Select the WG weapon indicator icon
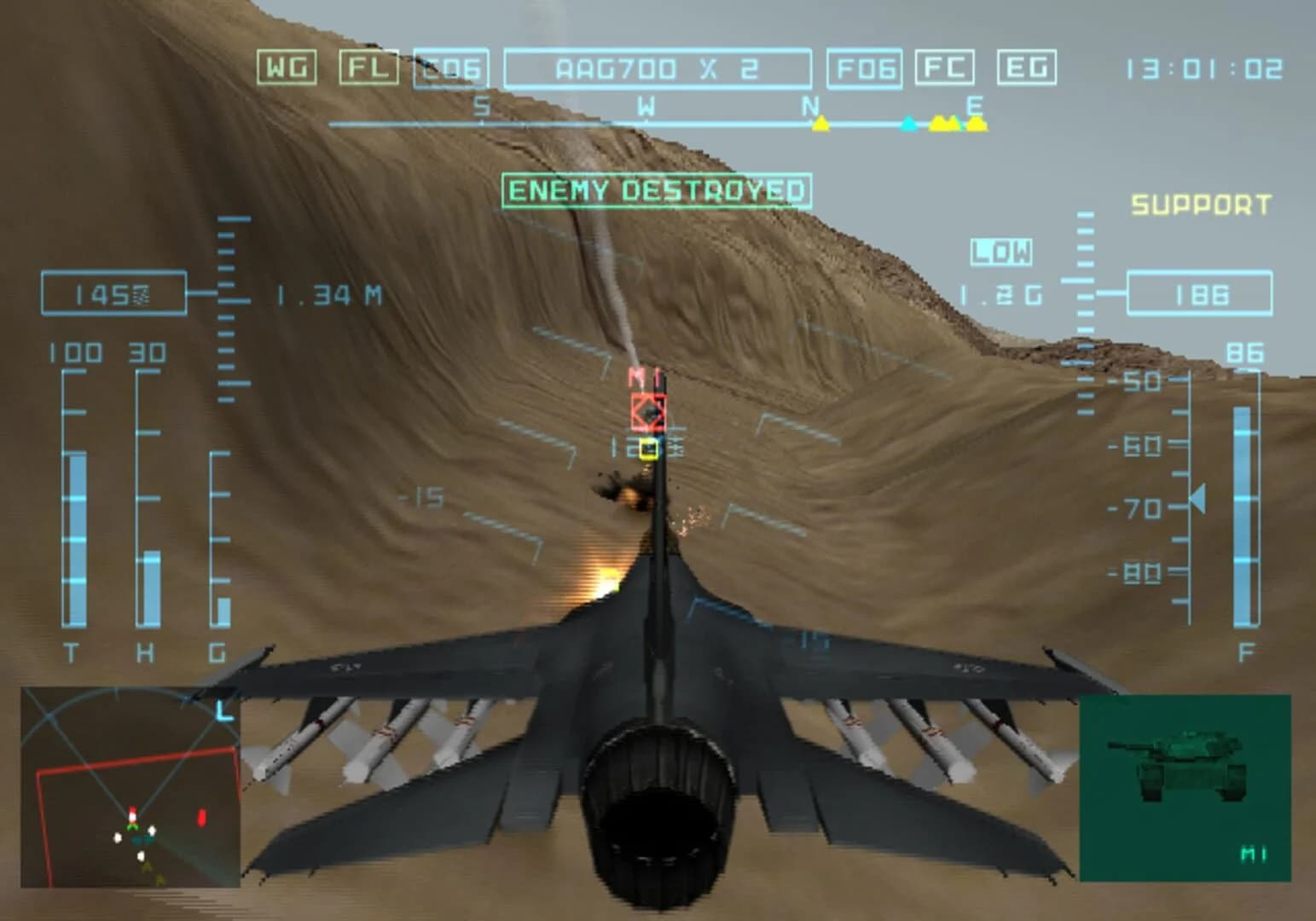 pos(287,68)
